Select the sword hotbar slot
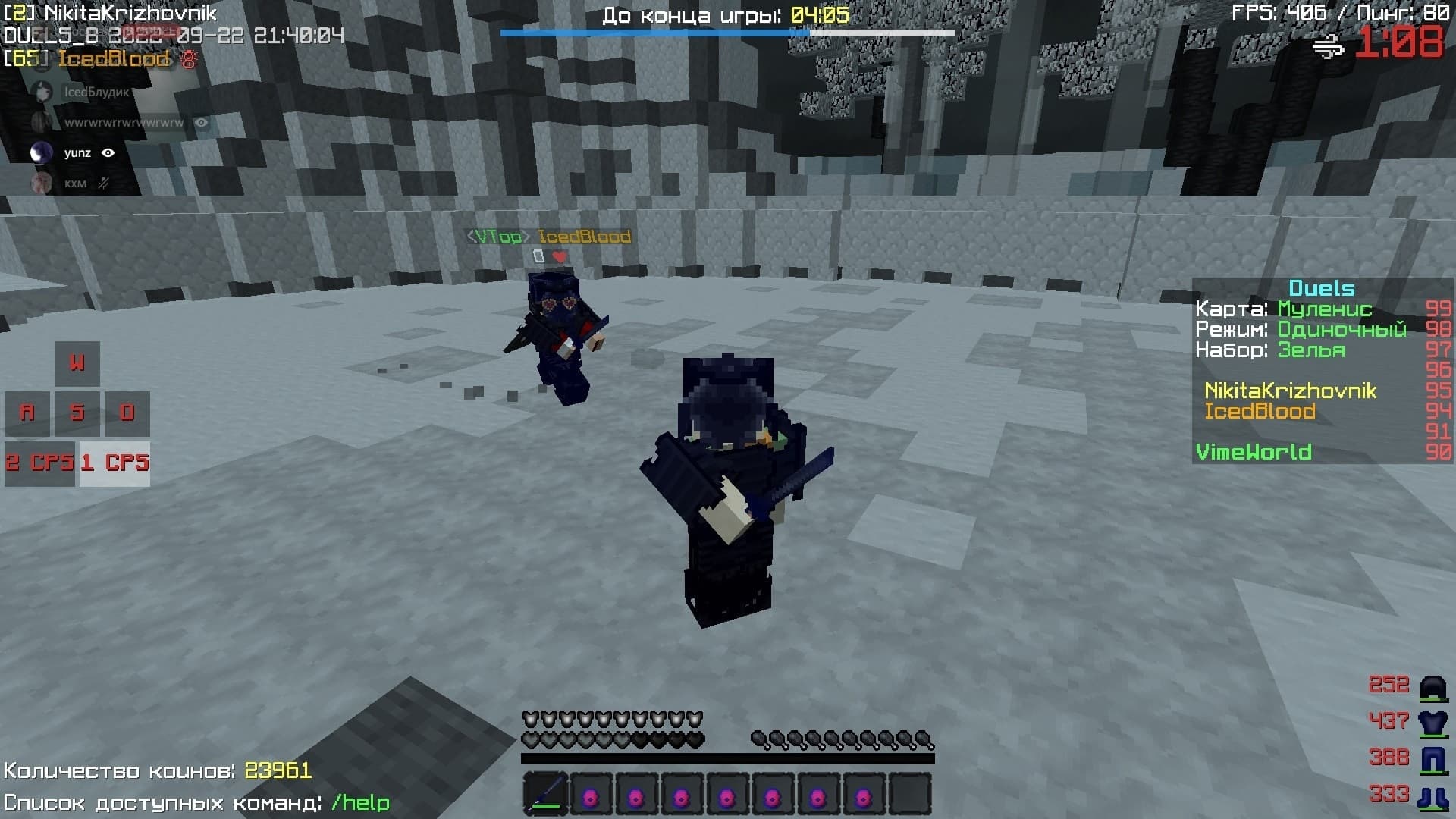1456x819 pixels. pos(545,794)
